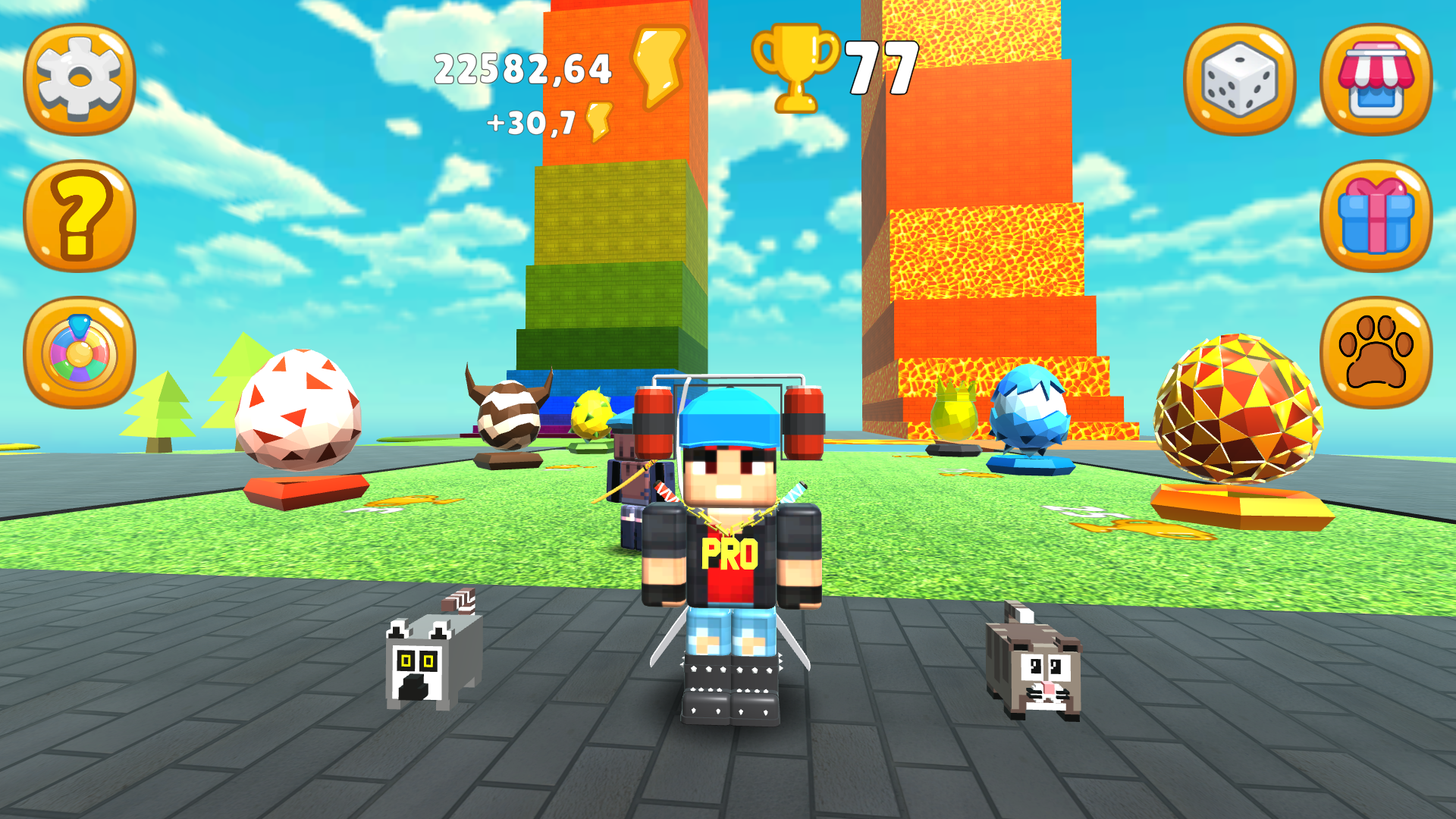This screenshot has width=1456, height=819.
Task: Select the horned brown striped egg
Action: (x=508, y=417)
